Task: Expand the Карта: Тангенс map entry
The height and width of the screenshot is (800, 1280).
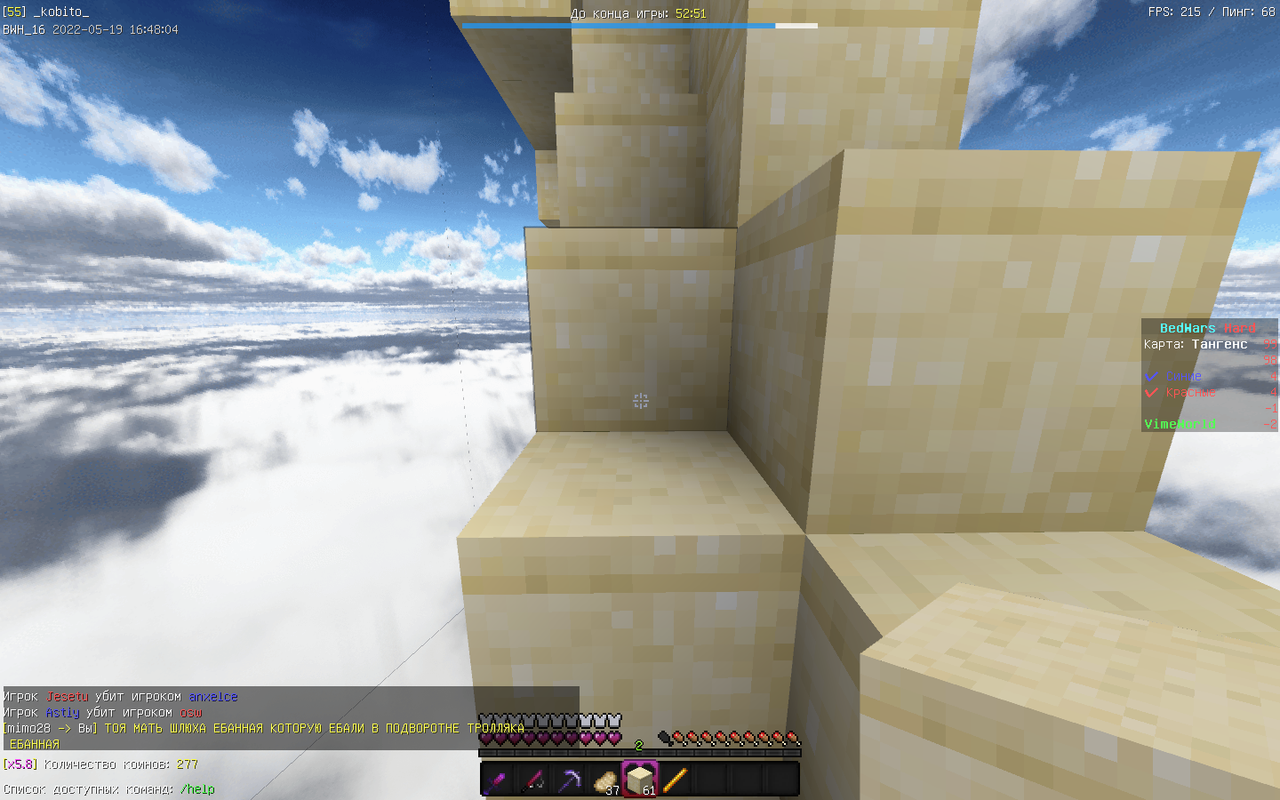Action: coord(1193,343)
